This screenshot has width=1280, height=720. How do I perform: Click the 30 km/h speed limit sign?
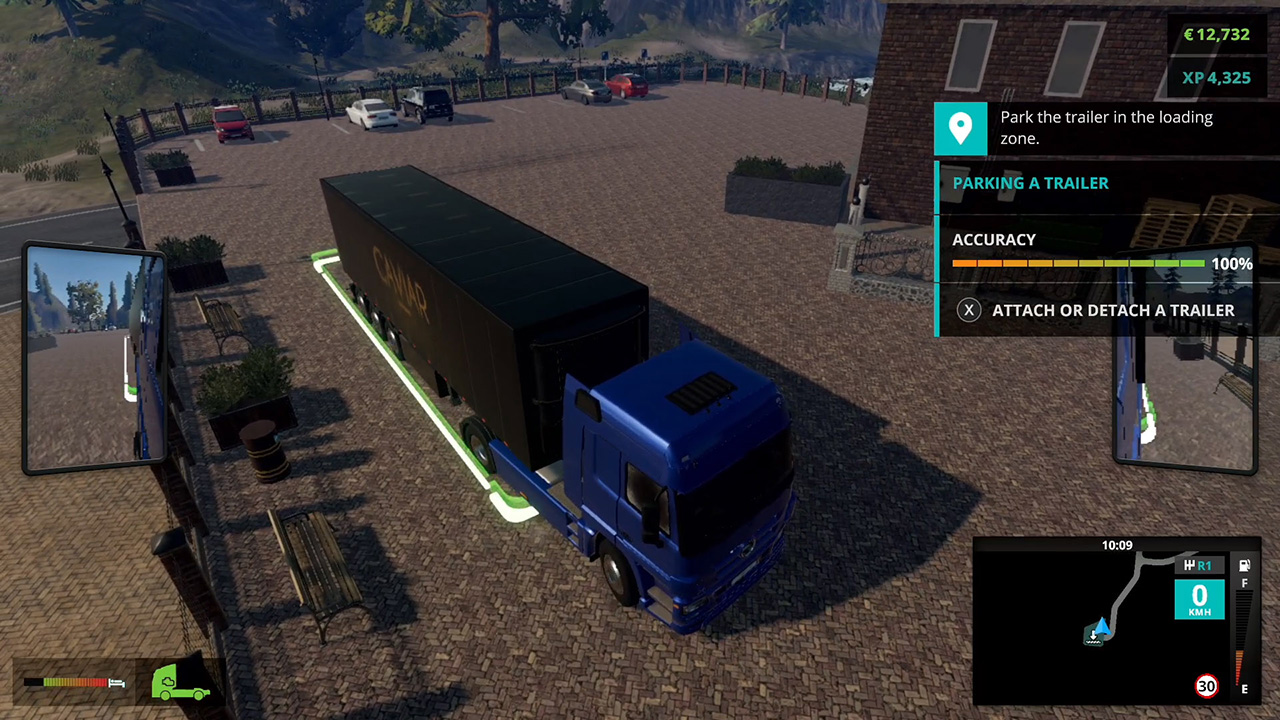[1206, 686]
